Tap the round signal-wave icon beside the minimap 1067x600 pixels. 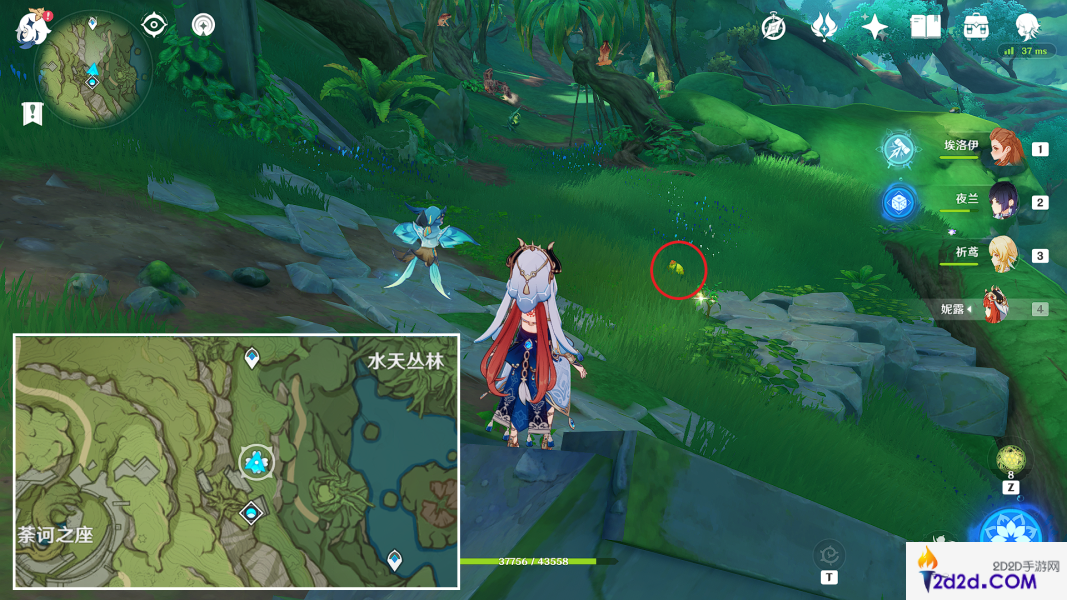[x=203, y=24]
